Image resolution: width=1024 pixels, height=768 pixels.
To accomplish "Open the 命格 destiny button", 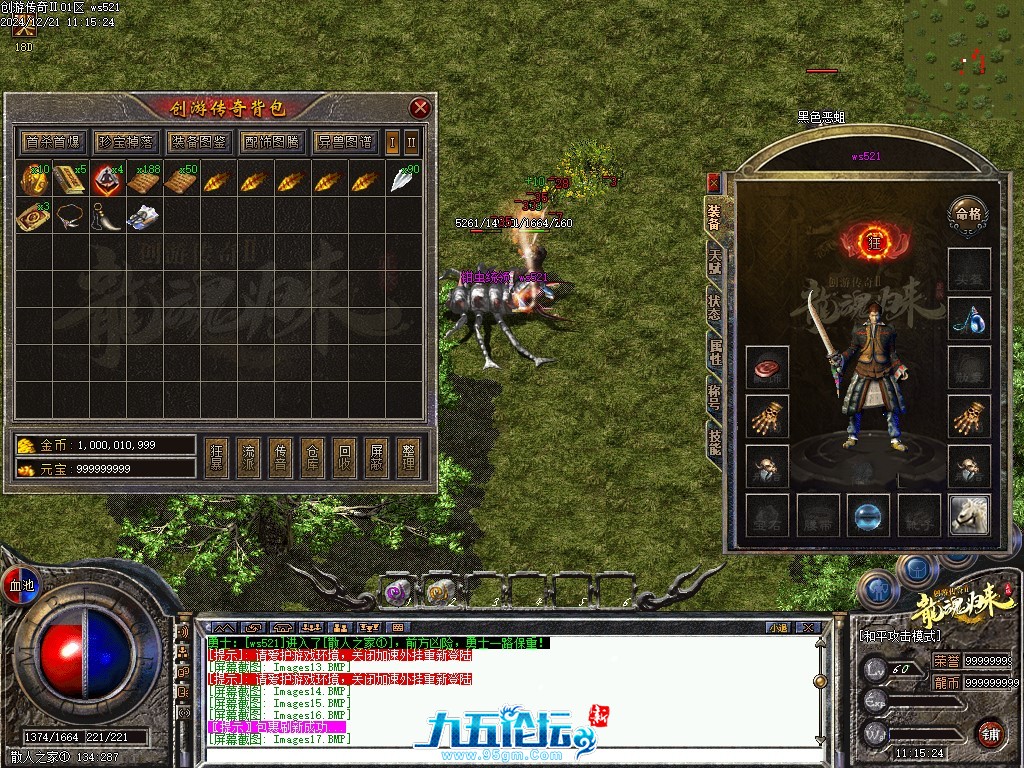I will tap(966, 213).
